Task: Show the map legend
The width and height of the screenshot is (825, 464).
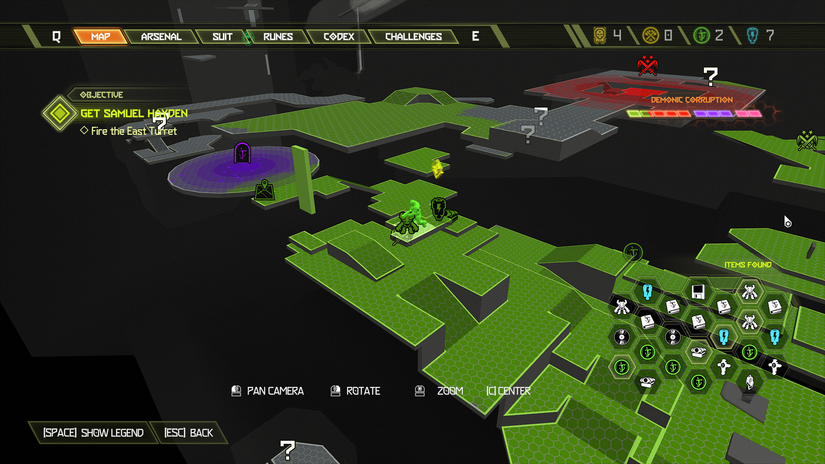Action: 93,433
